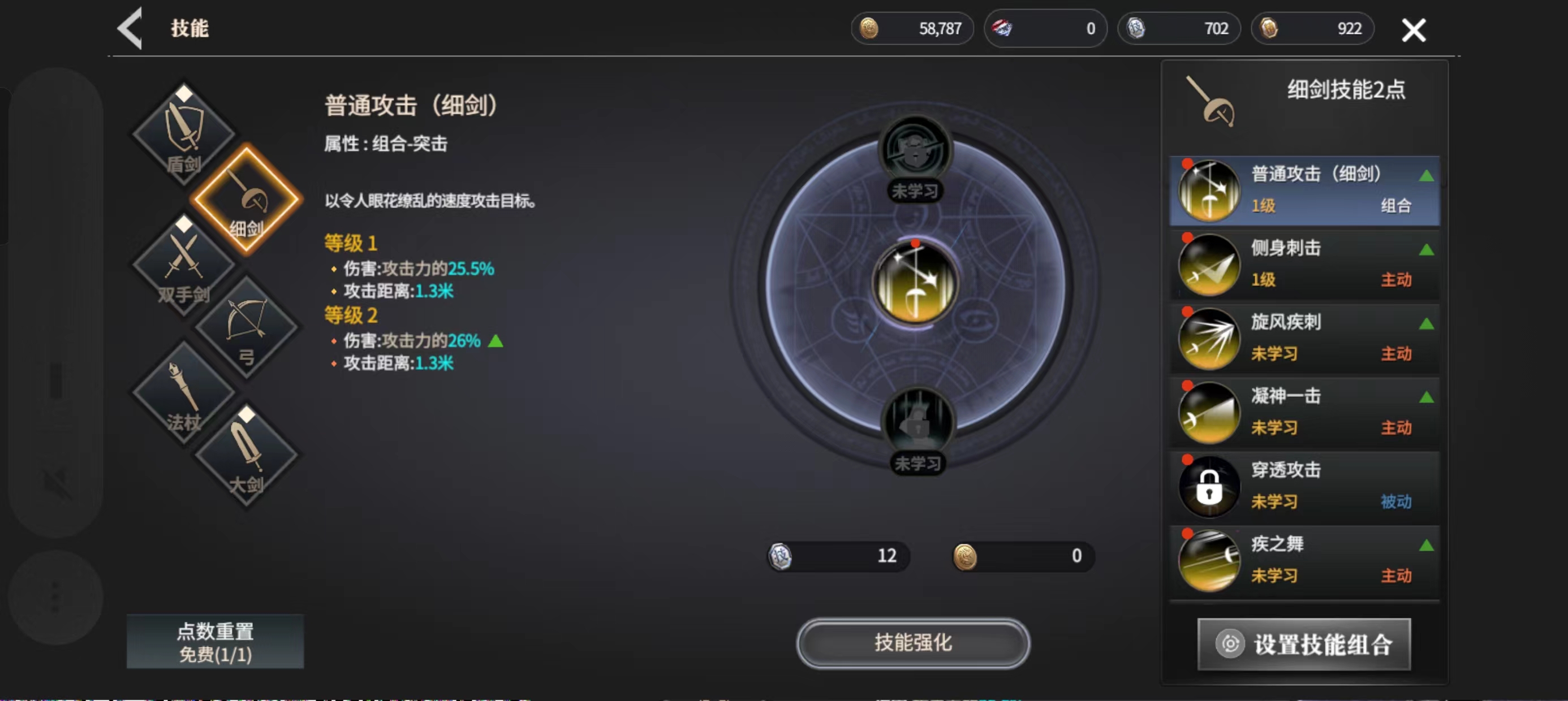Select the bottom locked 未学习 skill node

(917, 423)
